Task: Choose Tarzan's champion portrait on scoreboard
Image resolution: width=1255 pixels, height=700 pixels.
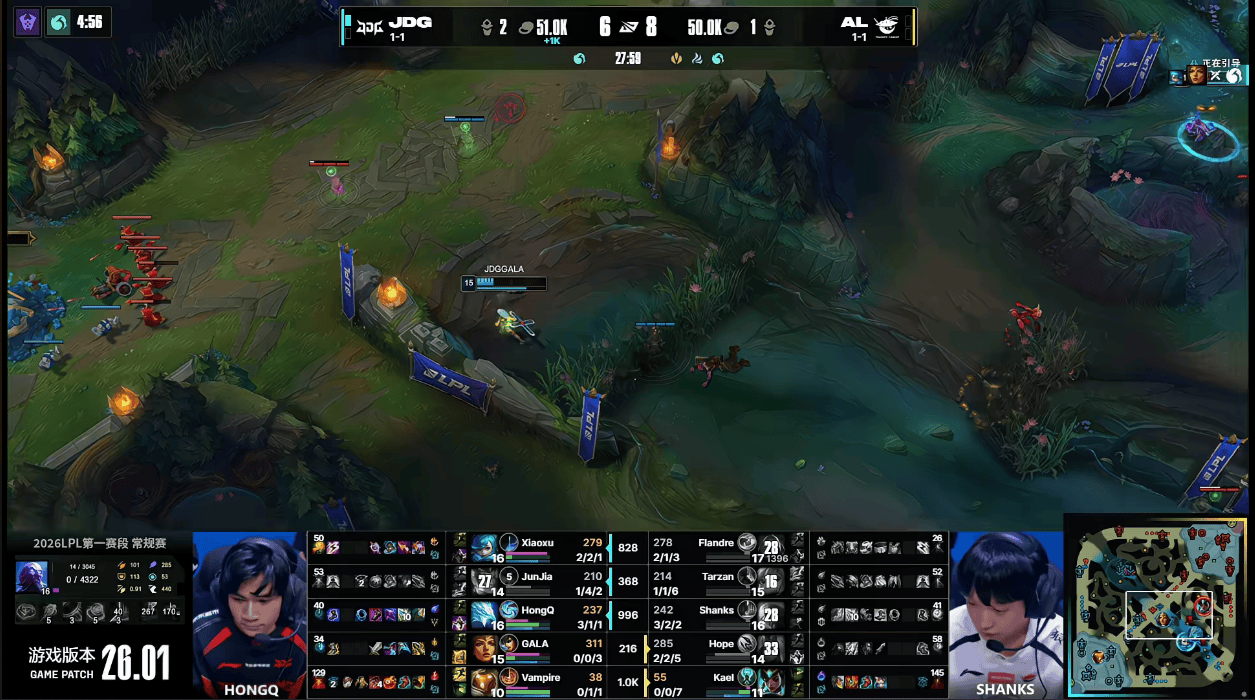Action: [x=771, y=581]
